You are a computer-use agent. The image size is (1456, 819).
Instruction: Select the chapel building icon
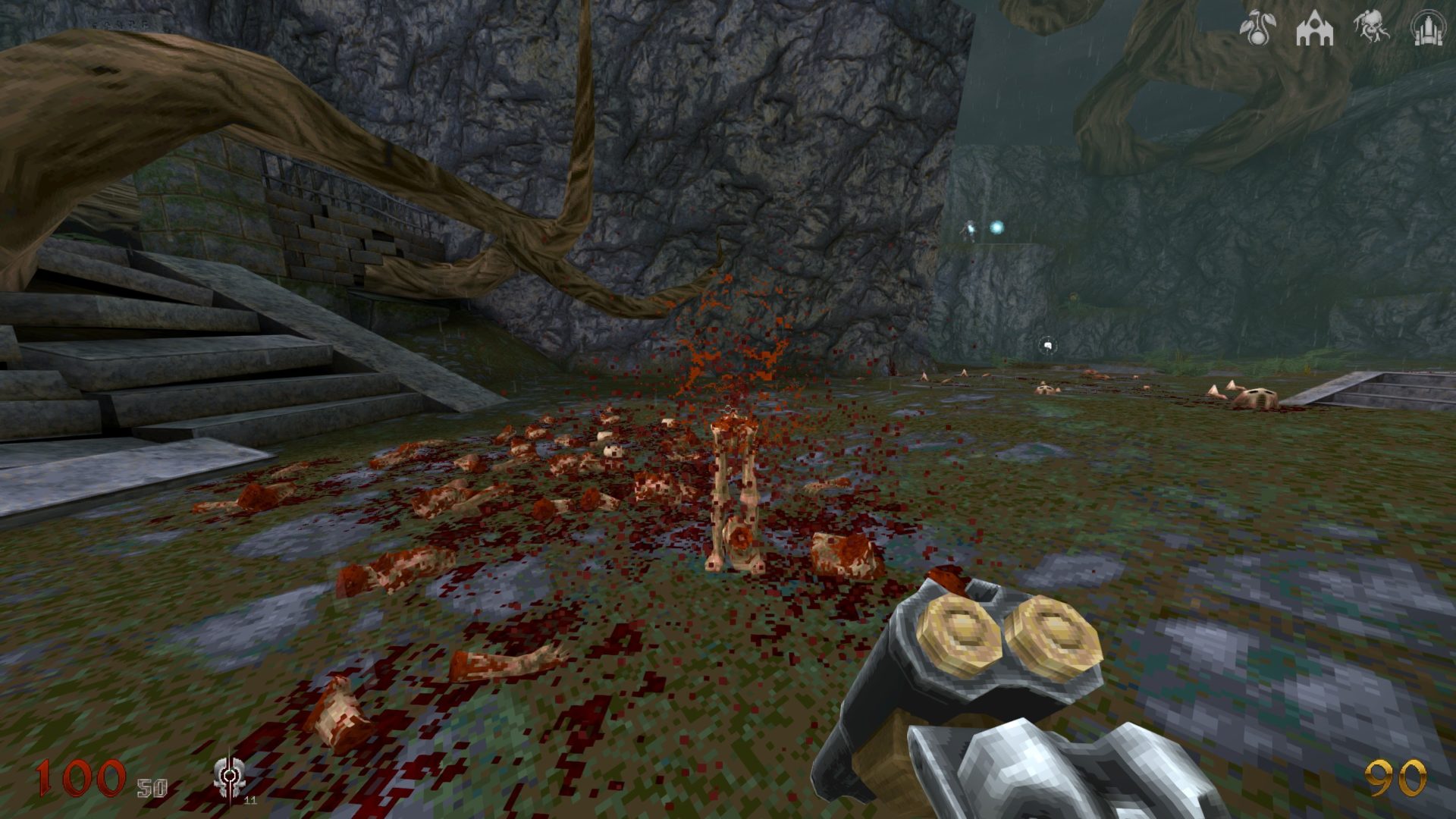click(x=1314, y=29)
